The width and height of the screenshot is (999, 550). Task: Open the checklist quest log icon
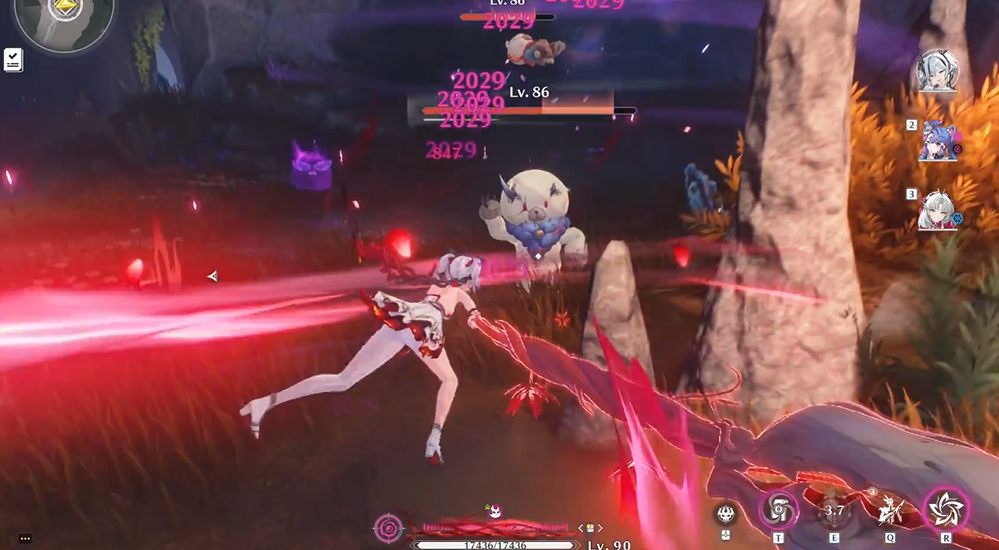coord(13,60)
